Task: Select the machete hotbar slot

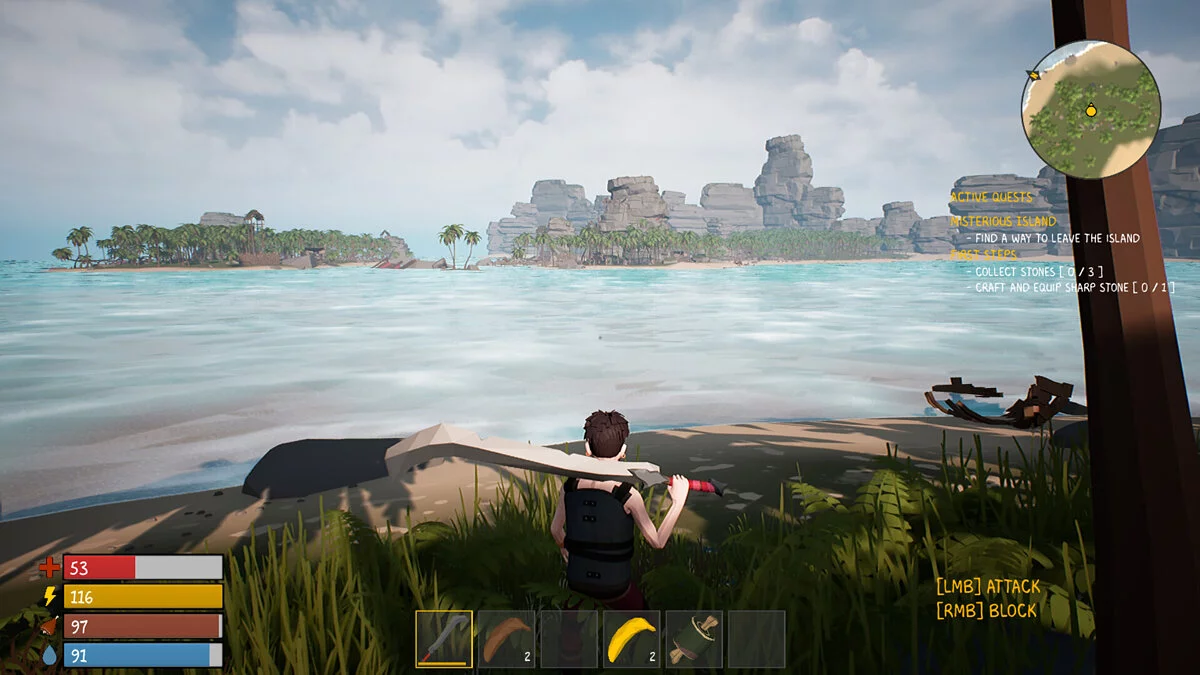Action: pyautogui.click(x=444, y=639)
